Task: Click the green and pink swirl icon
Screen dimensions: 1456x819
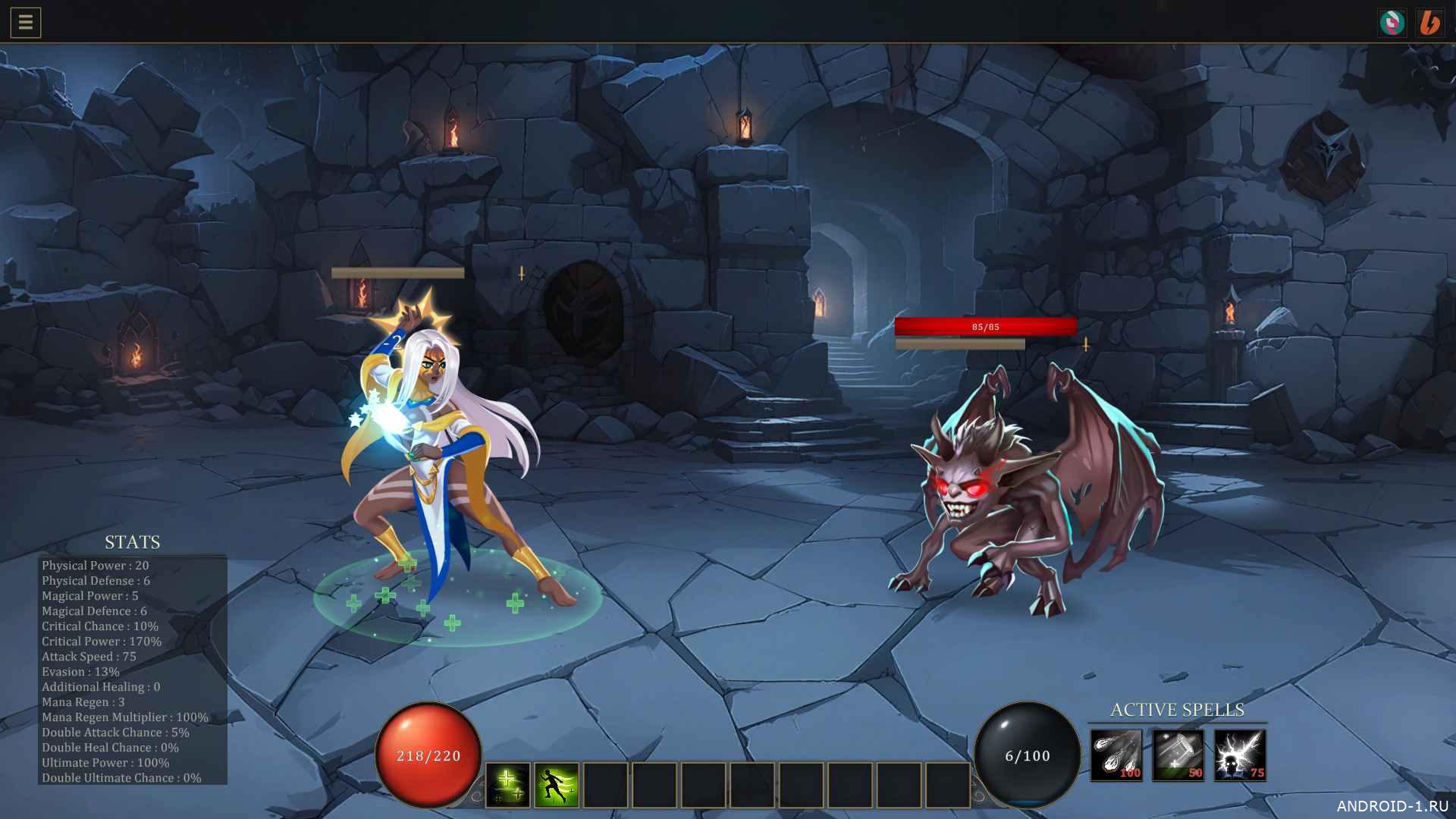Action: coord(1392,23)
